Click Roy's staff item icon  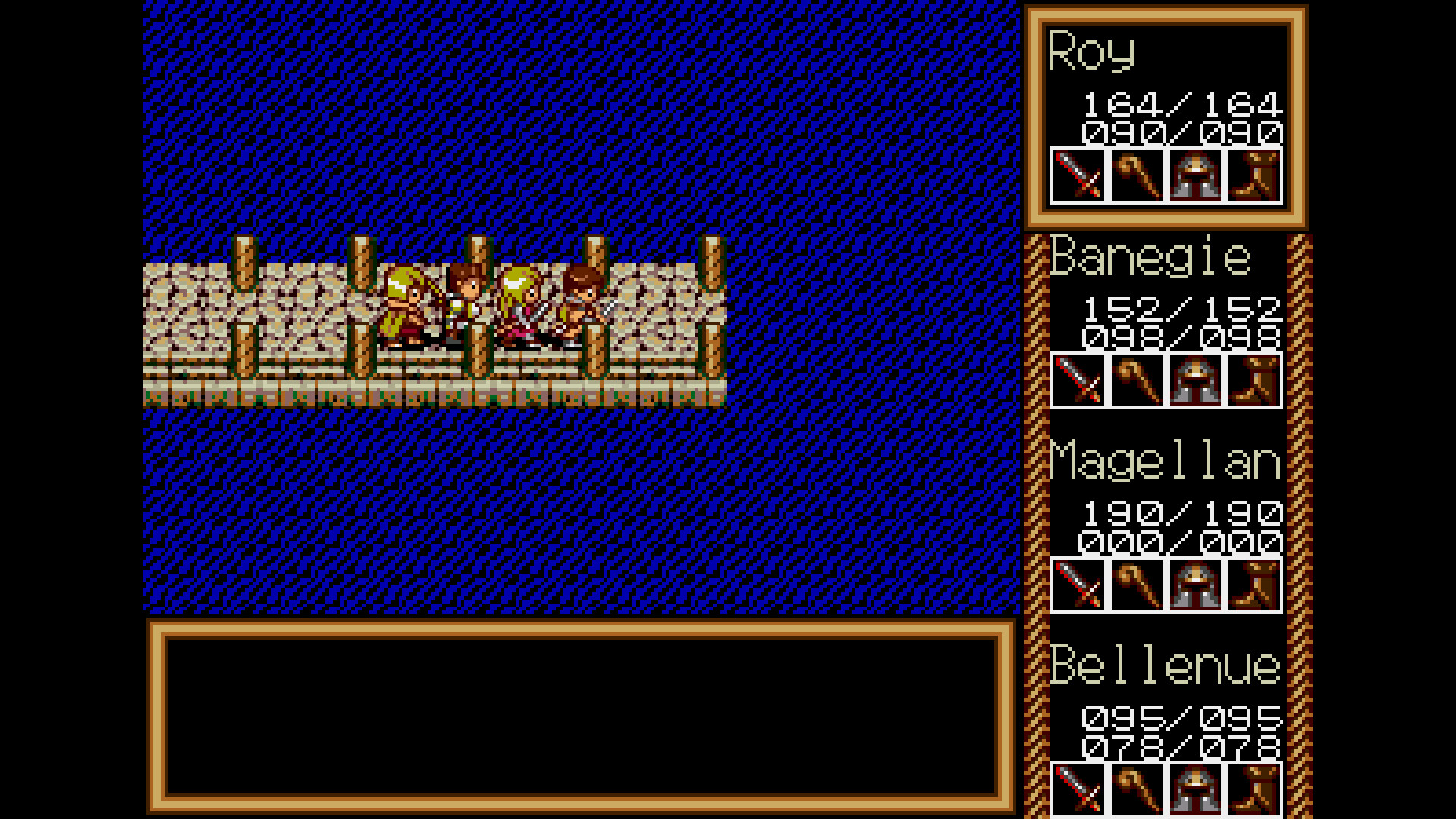click(1136, 176)
